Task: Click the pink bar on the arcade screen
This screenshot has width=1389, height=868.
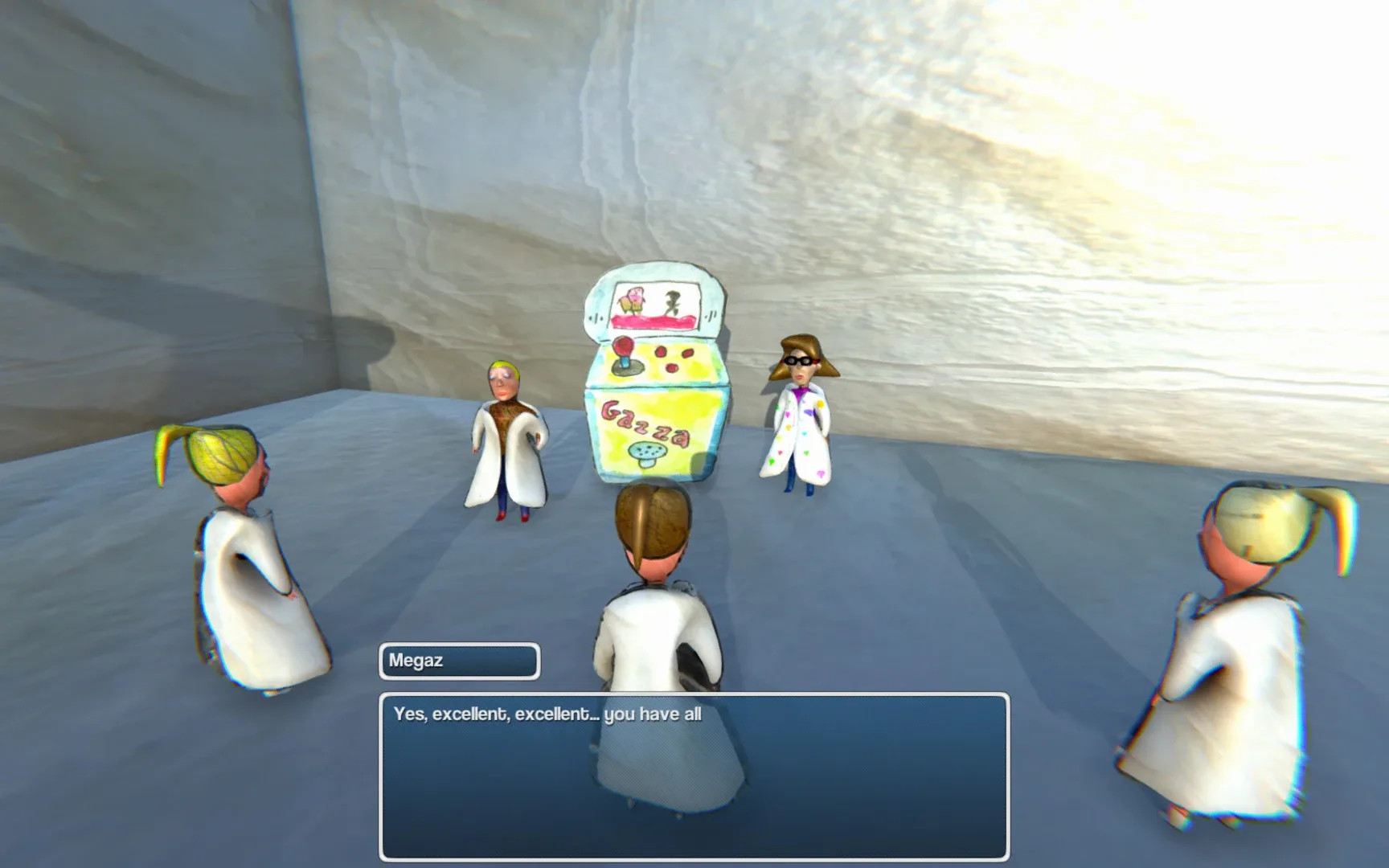Action: tap(654, 319)
